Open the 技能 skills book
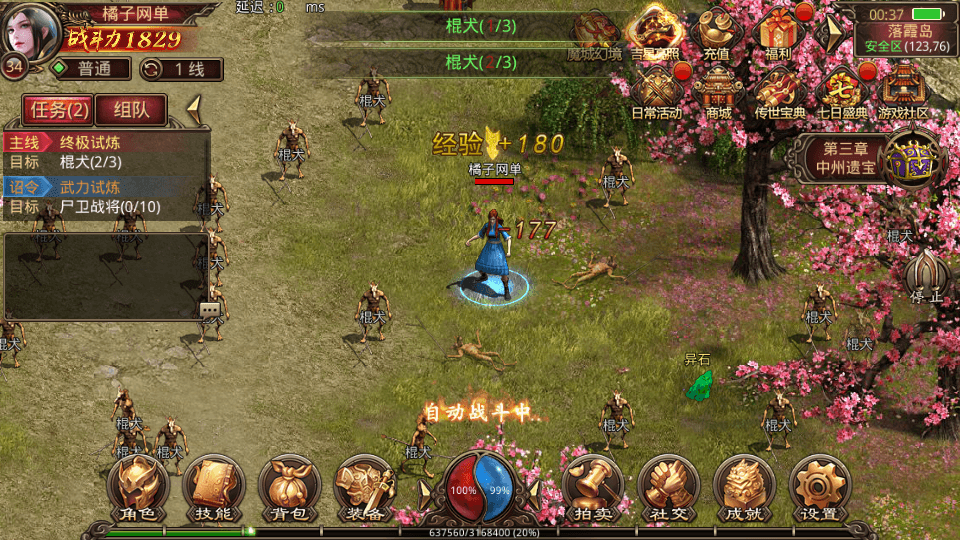This screenshot has height=540, width=960. (213, 490)
